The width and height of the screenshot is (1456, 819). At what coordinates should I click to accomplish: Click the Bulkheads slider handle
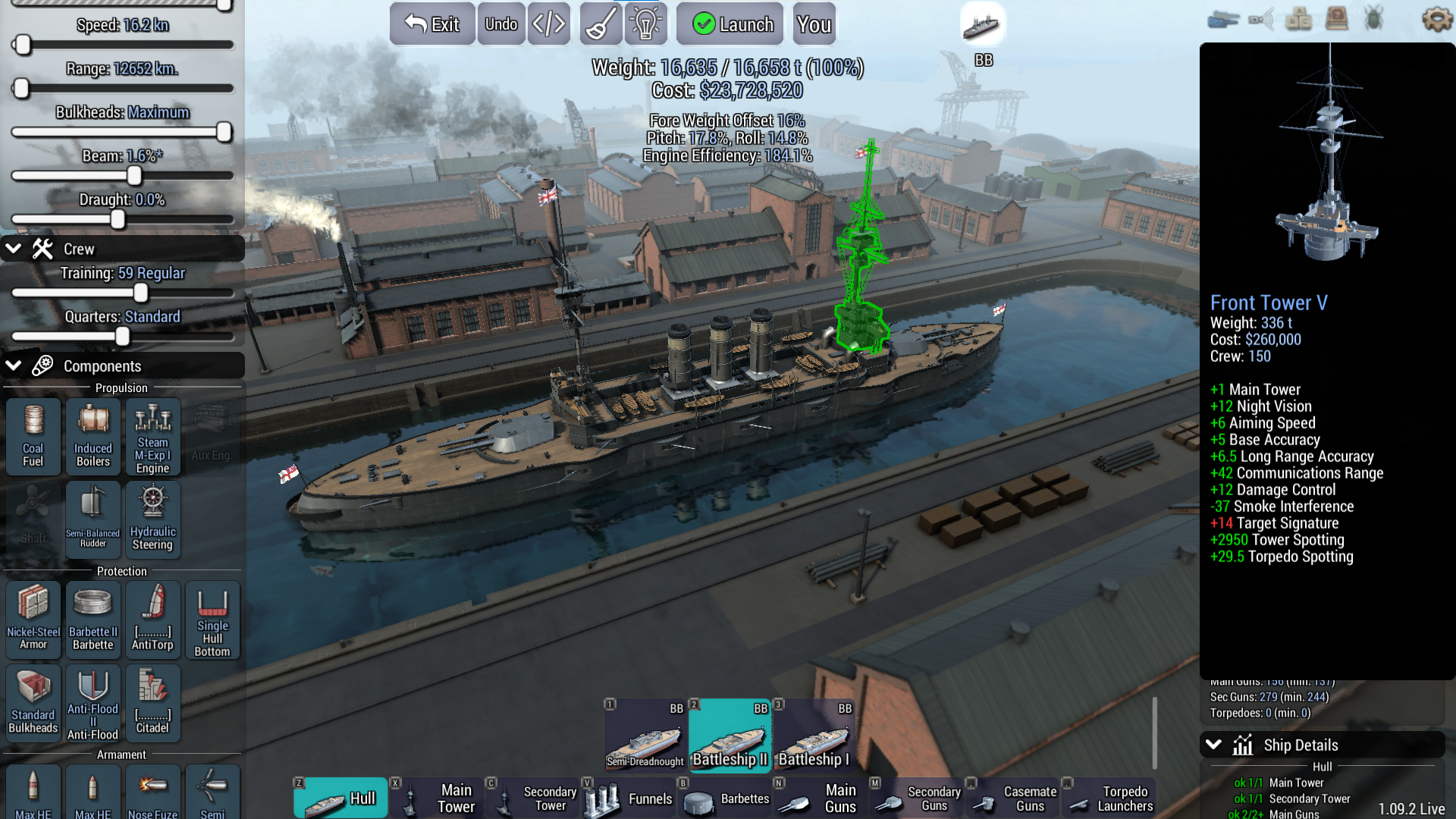click(x=224, y=132)
